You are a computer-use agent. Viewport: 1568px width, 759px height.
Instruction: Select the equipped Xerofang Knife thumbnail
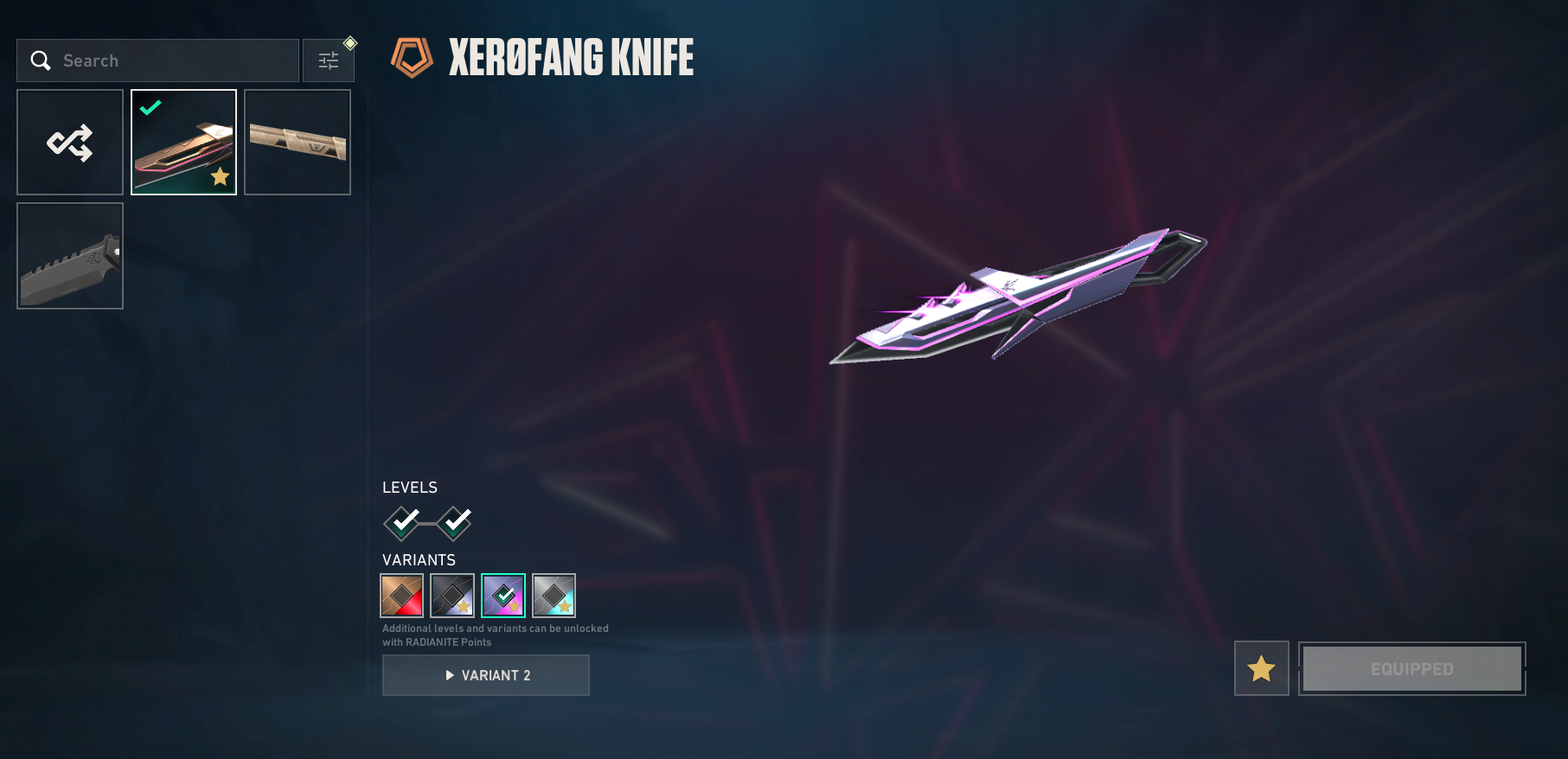183,143
